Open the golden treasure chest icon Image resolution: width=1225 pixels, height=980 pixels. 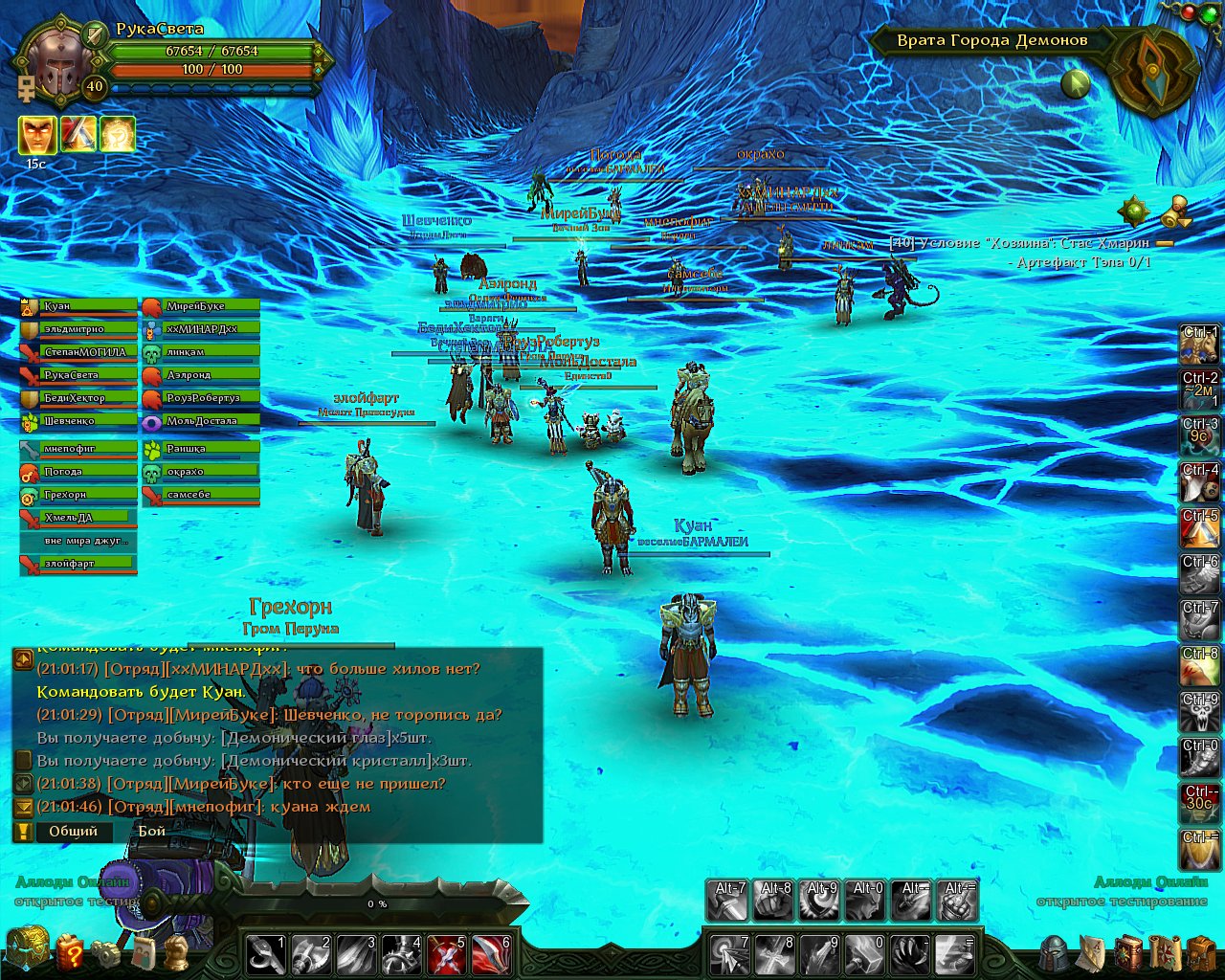(27, 949)
